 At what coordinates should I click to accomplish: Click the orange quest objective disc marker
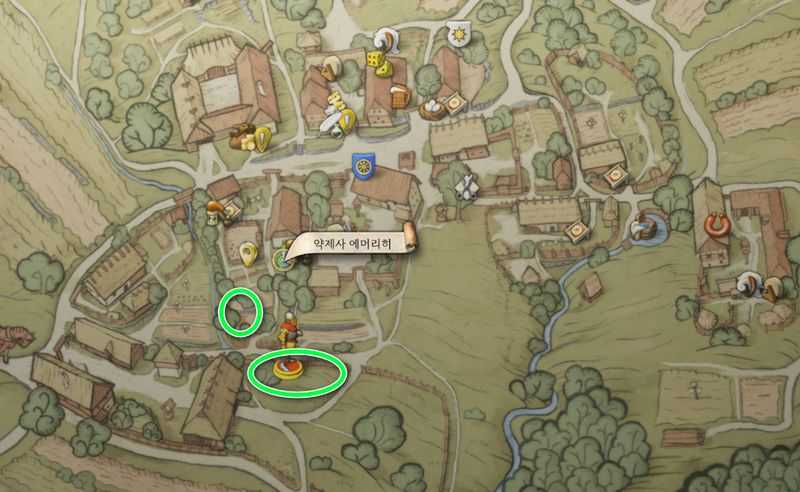(287, 371)
